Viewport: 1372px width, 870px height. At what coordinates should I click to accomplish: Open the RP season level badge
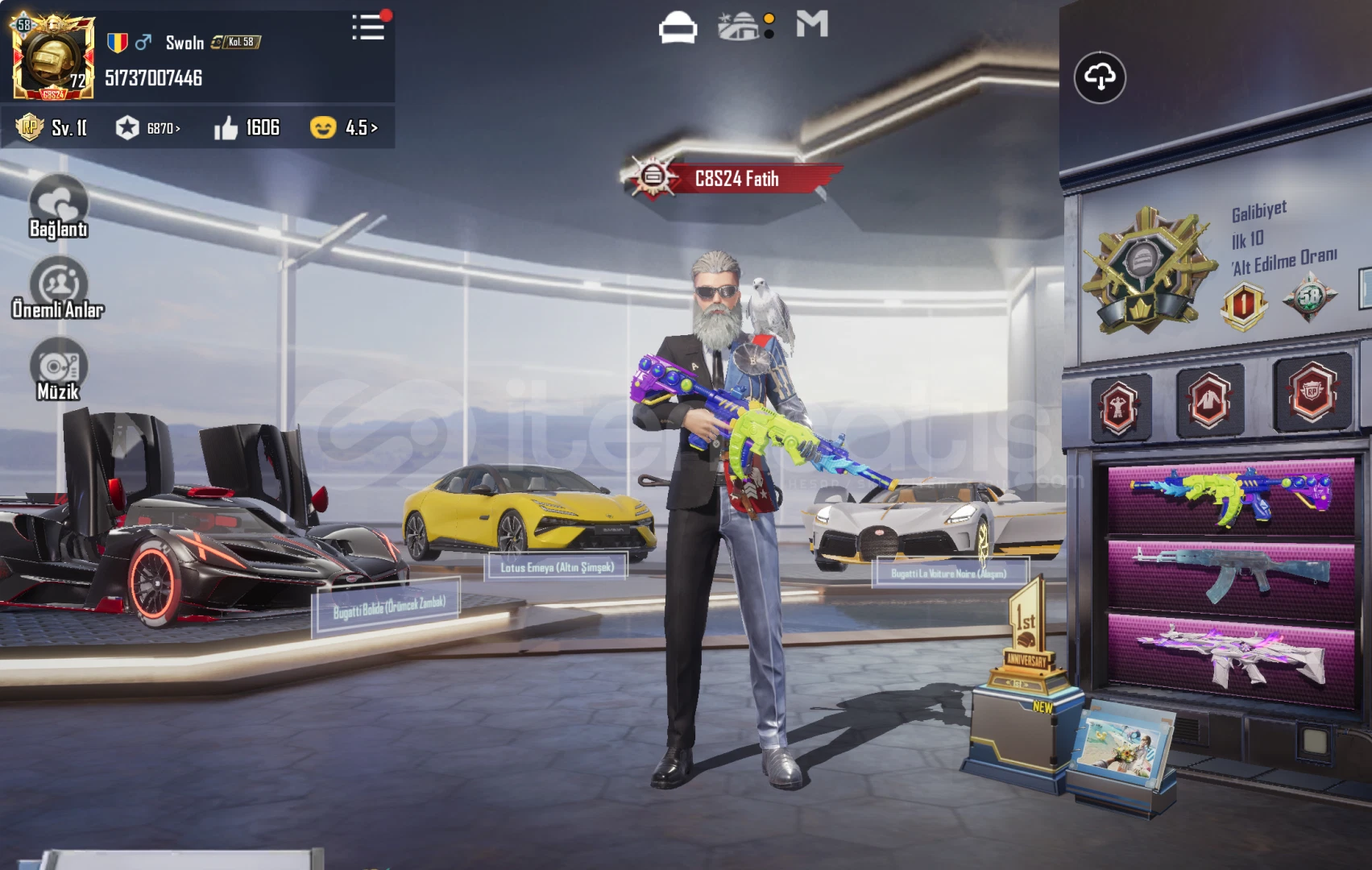[50, 128]
